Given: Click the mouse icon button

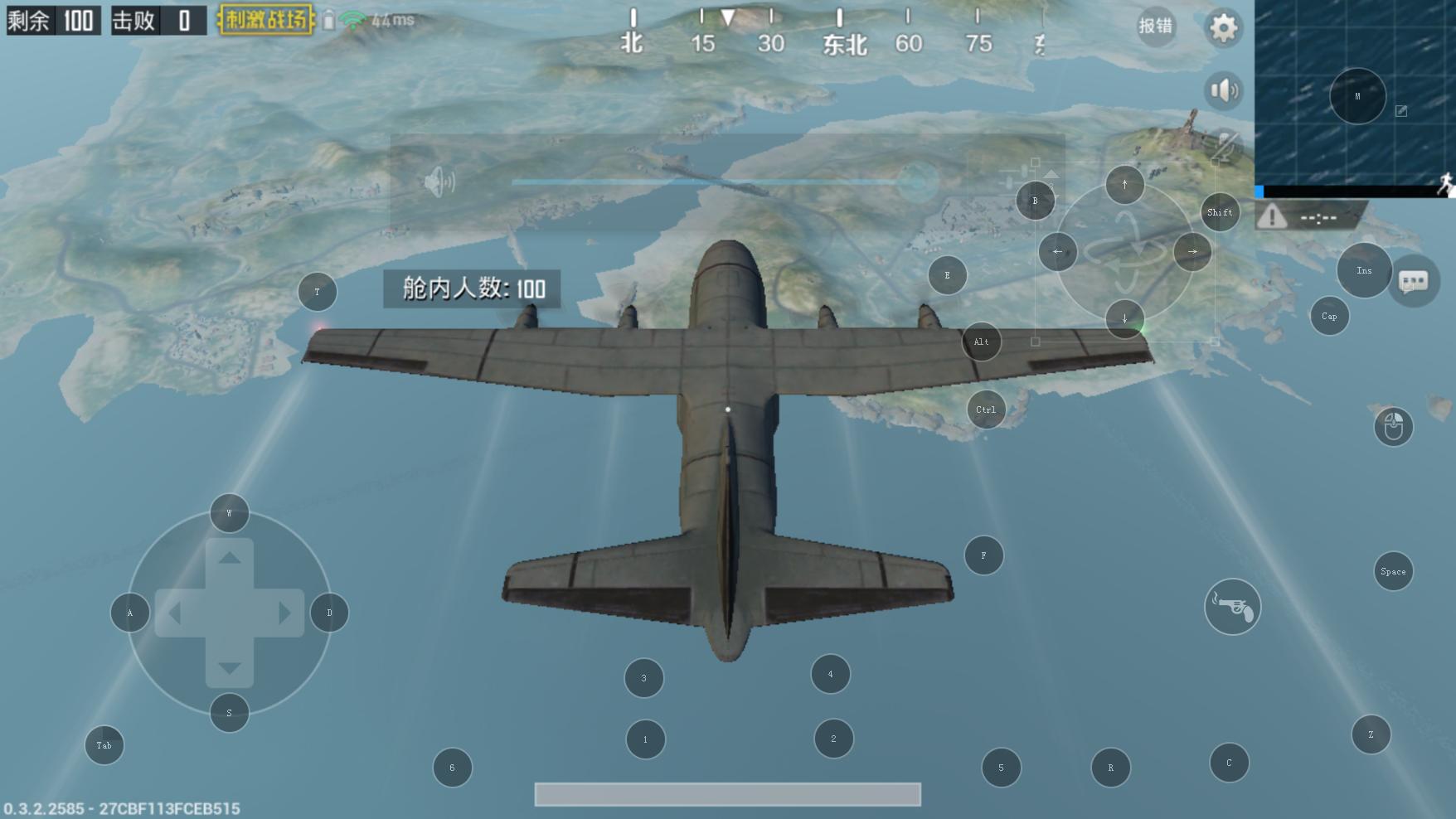Looking at the screenshot, I should pos(1393,426).
